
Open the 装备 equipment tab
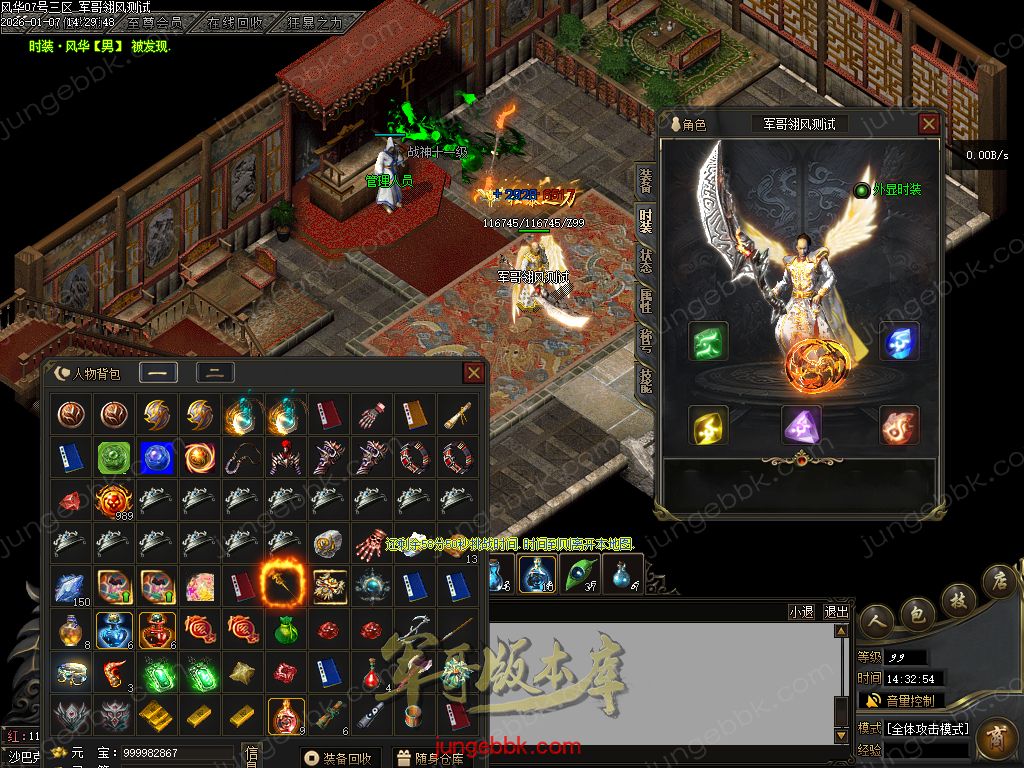[x=646, y=181]
